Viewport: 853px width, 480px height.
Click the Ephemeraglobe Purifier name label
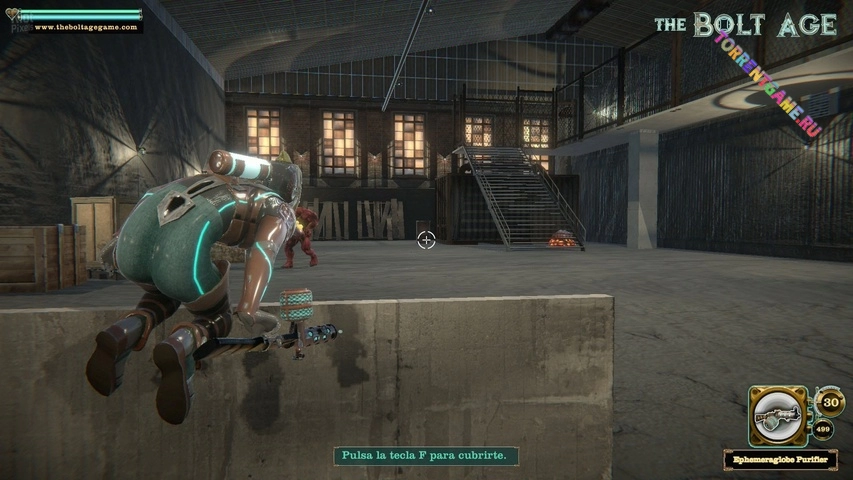coord(781,460)
